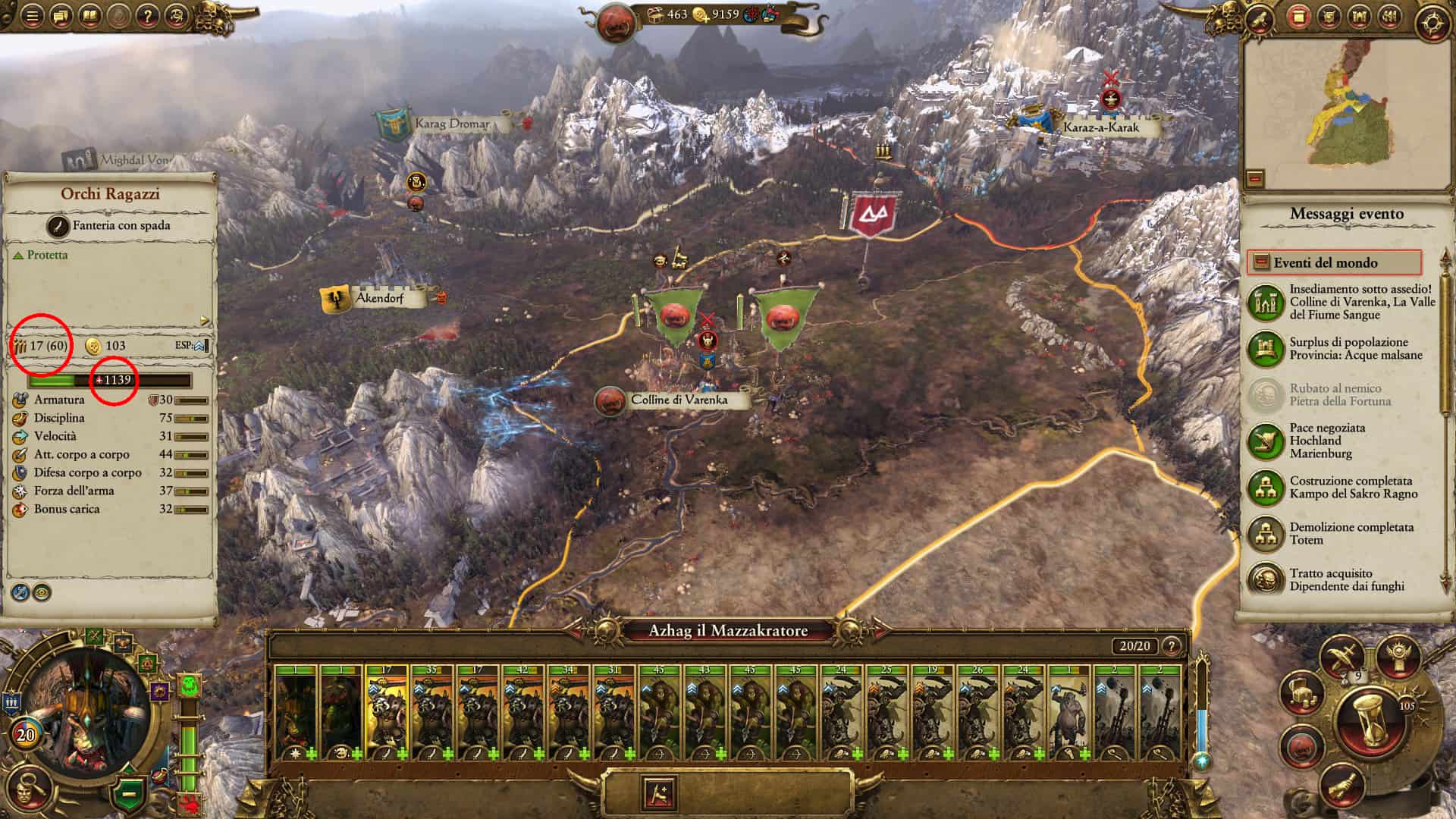Viewport: 1456px width, 819px height.
Task: Open the main game menu button
Action: pyautogui.click(x=31, y=15)
